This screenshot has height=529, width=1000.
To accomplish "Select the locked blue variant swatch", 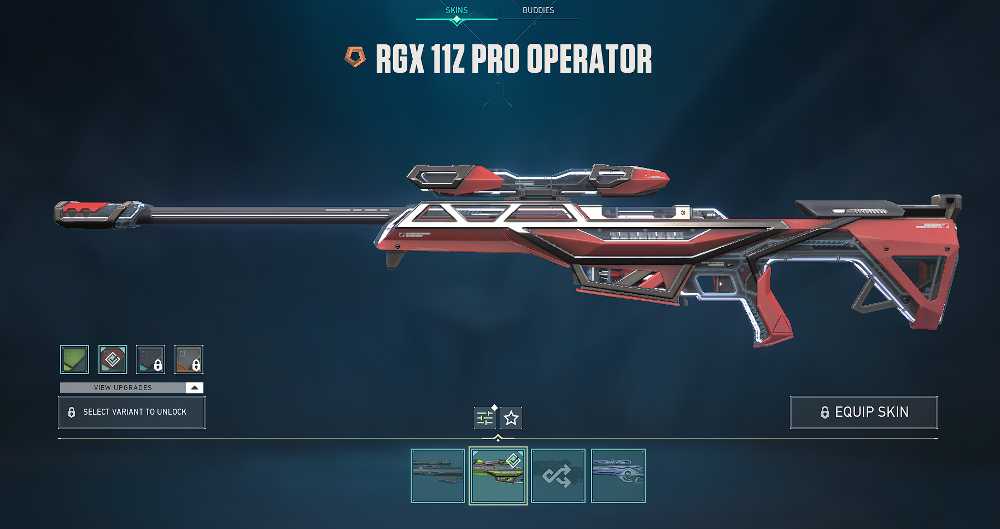I will pos(150,359).
